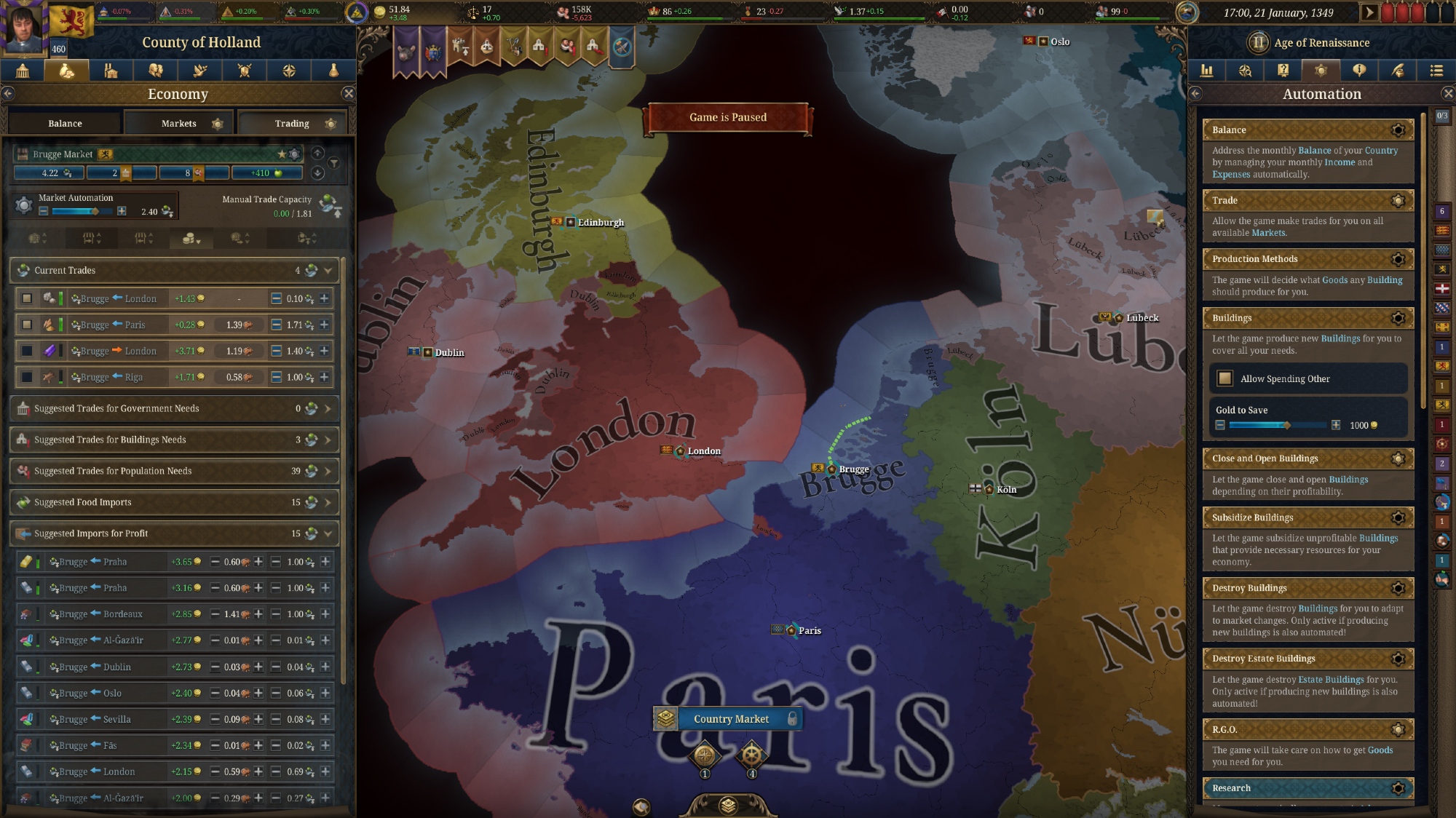Collapse Suggested Imports for Profit list
Image resolution: width=1456 pixels, height=818 pixels.
tap(328, 533)
